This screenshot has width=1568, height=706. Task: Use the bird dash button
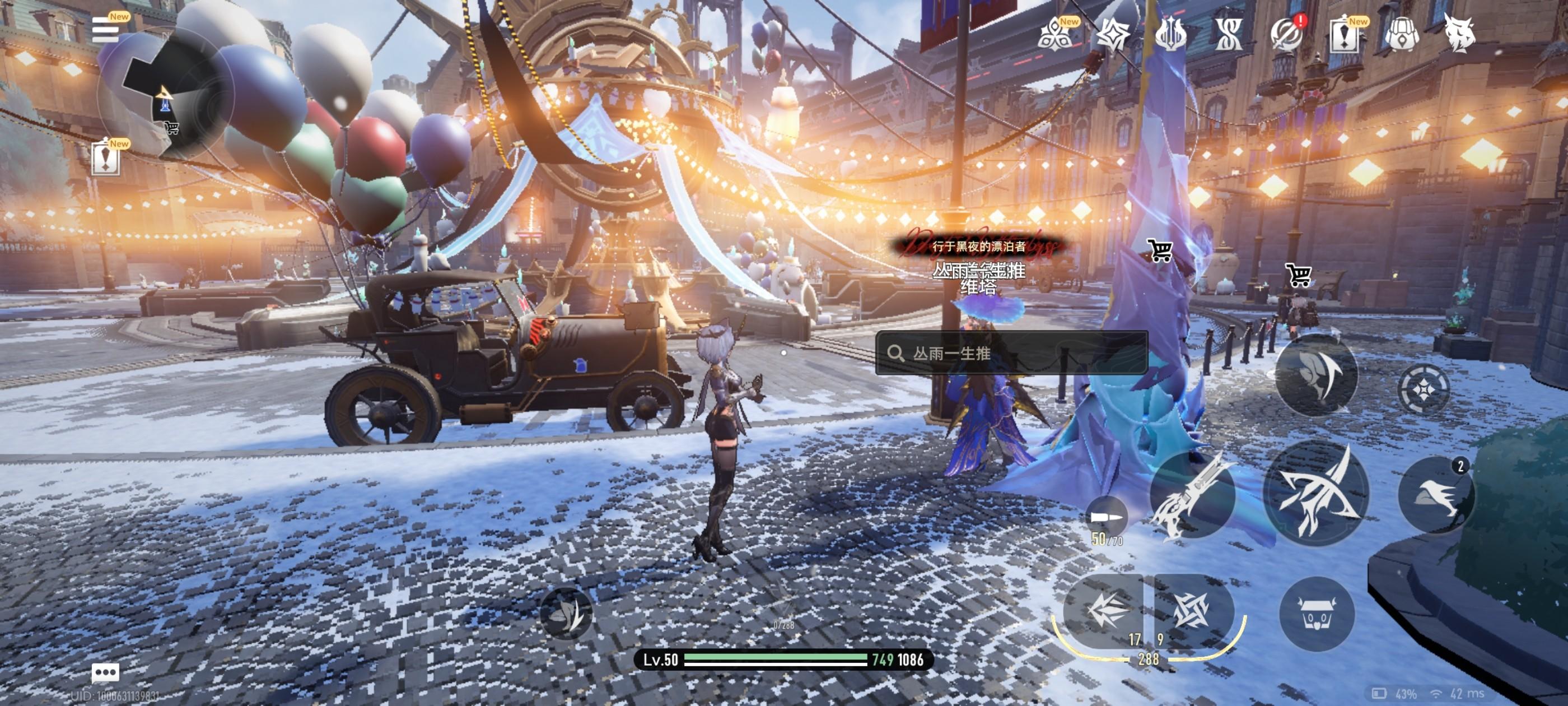tap(1436, 495)
